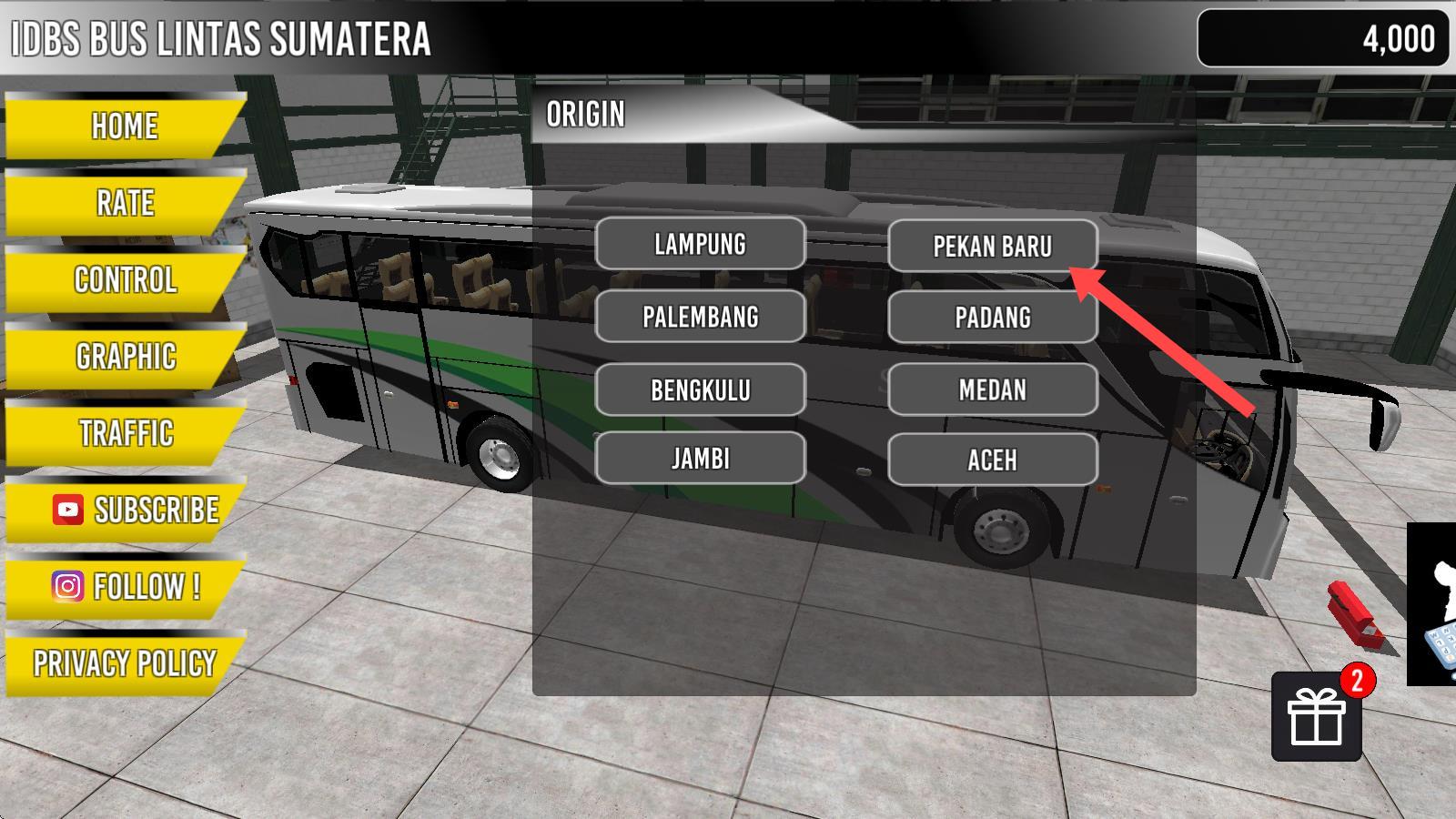Select ACEH as origin

click(x=992, y=460)
